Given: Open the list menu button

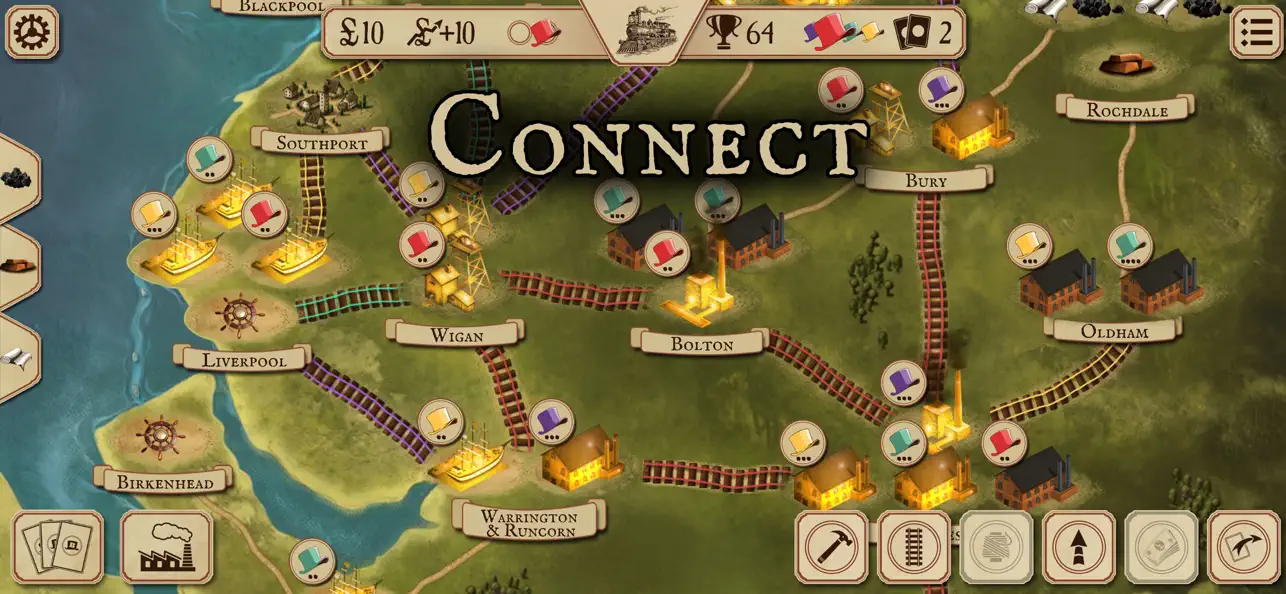Looking at the screenshot, I should 1254,32.
